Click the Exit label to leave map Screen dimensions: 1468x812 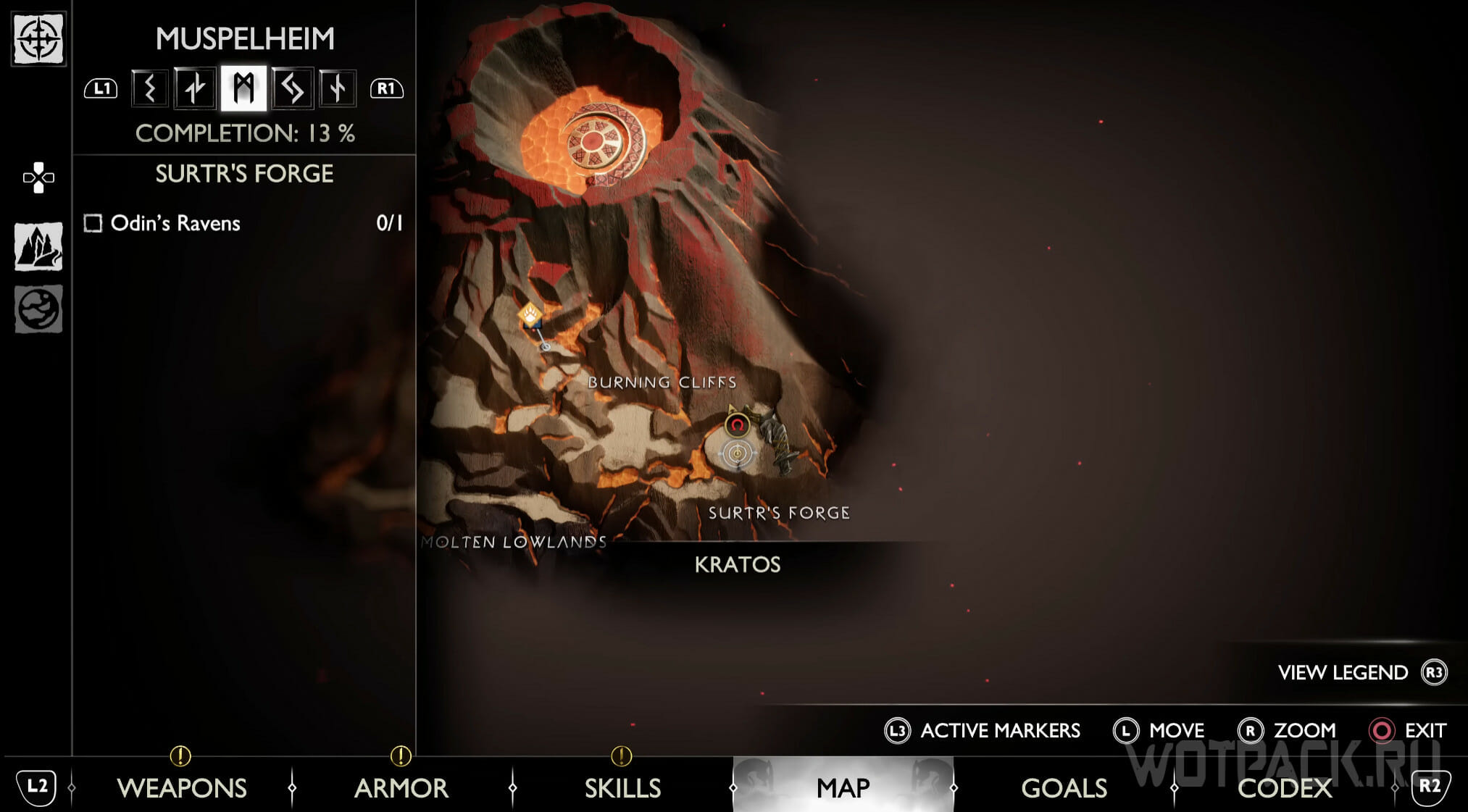[1425, 730]
